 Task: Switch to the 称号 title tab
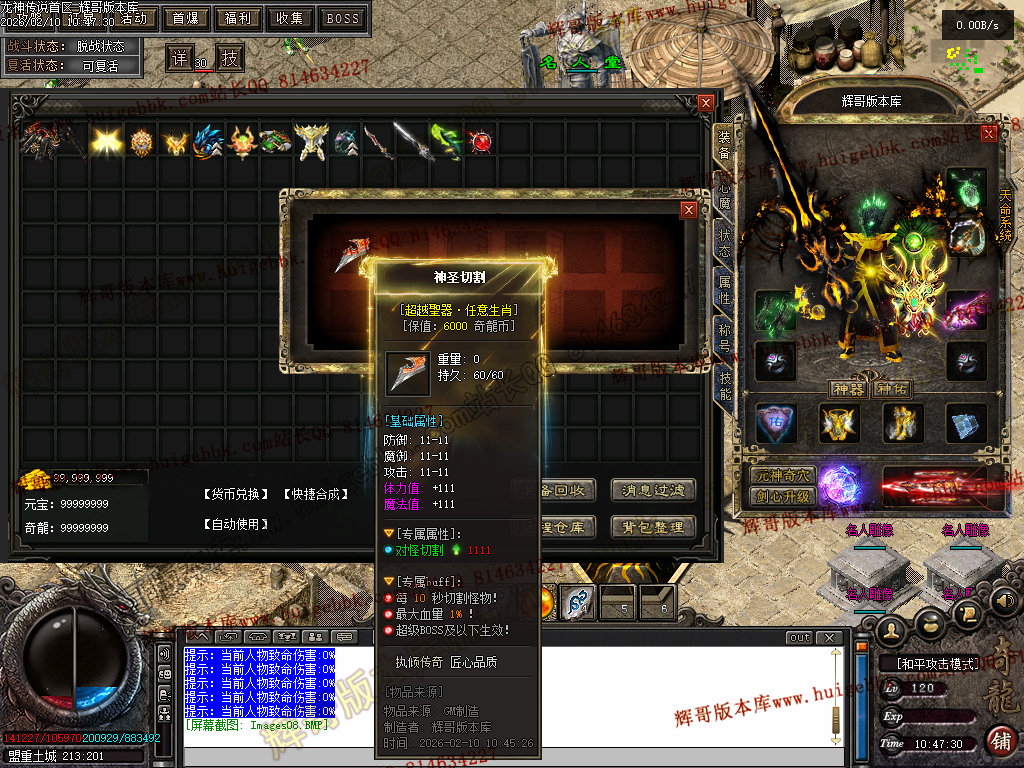tap(725, 337)
